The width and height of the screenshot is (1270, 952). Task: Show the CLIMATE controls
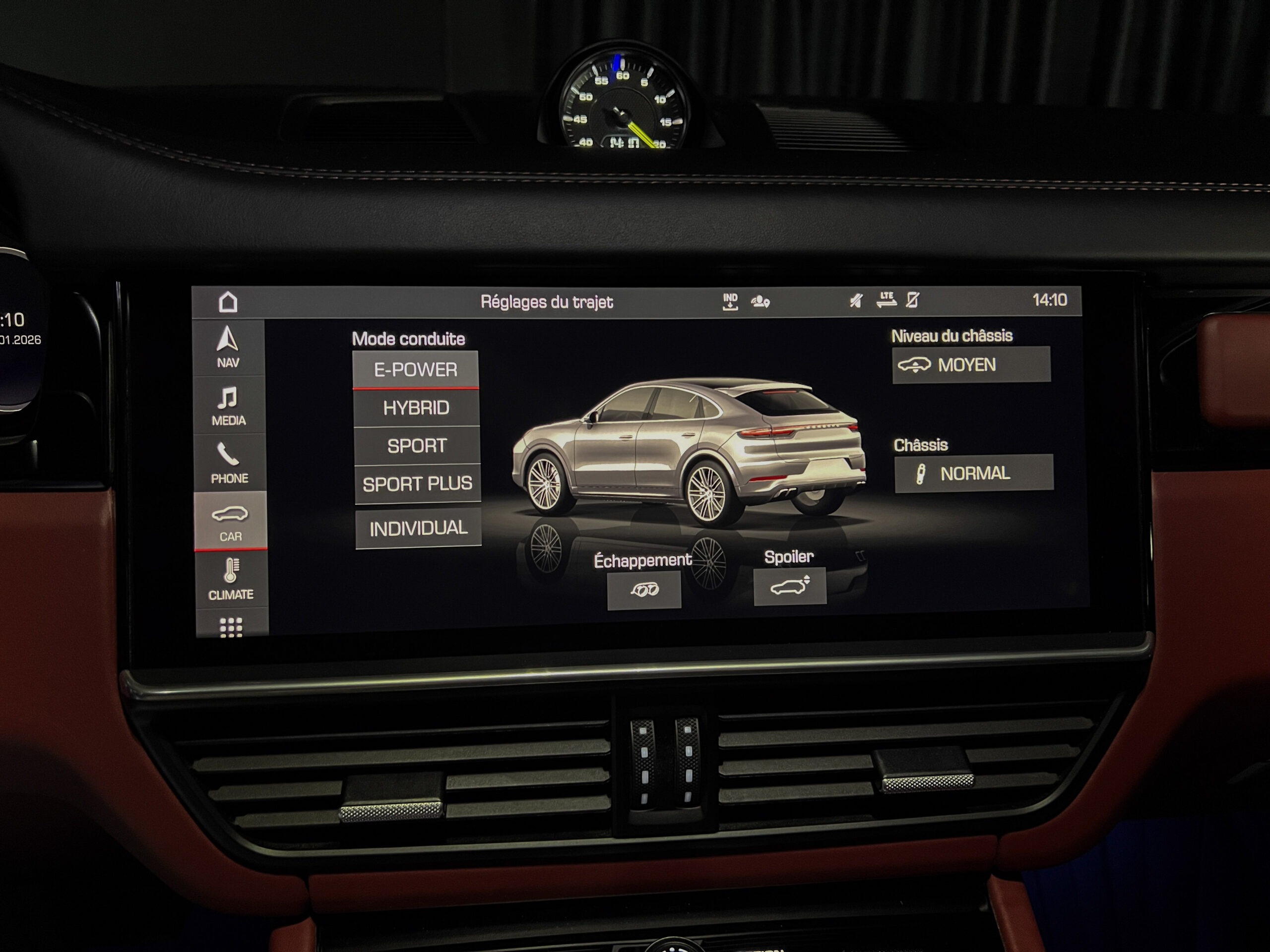[x=231, y=579]
